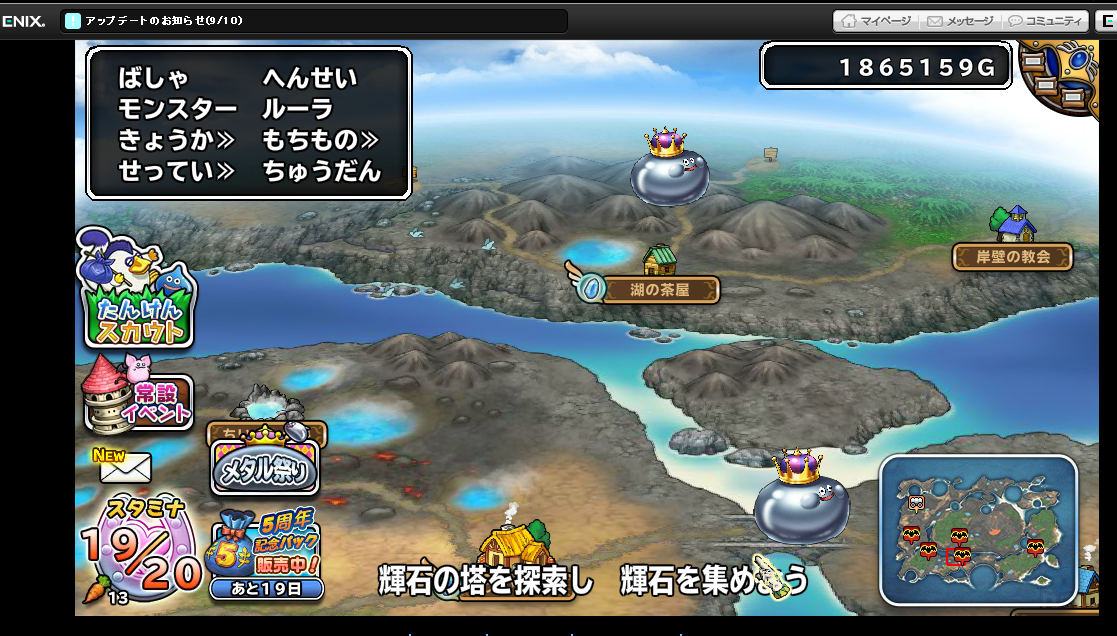The image size is (1117, 636).
Task: Select the 湖の茶屋 location label
Action: (x=660, y=291)
